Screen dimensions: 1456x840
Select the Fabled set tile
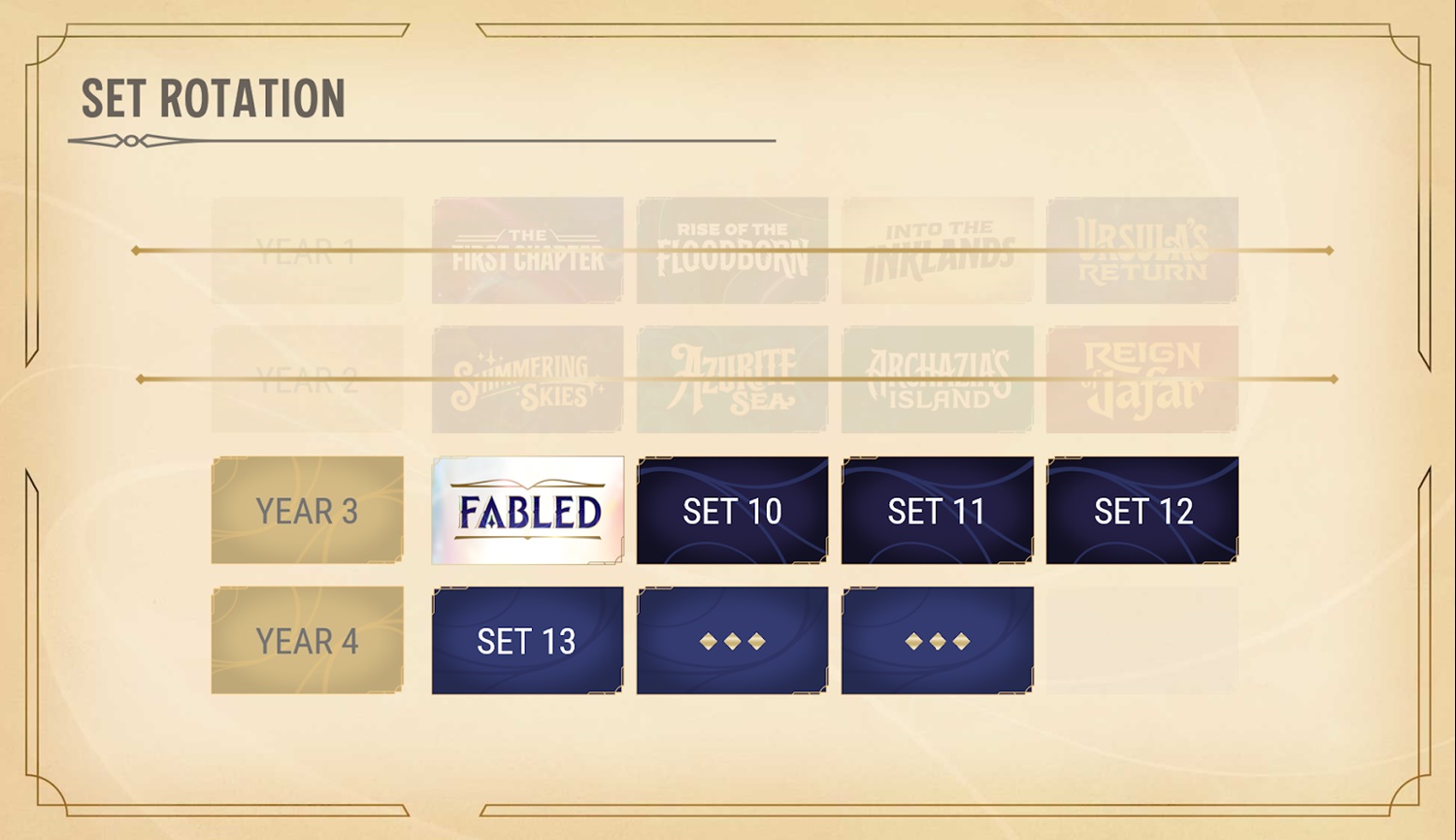click(527, 511)
